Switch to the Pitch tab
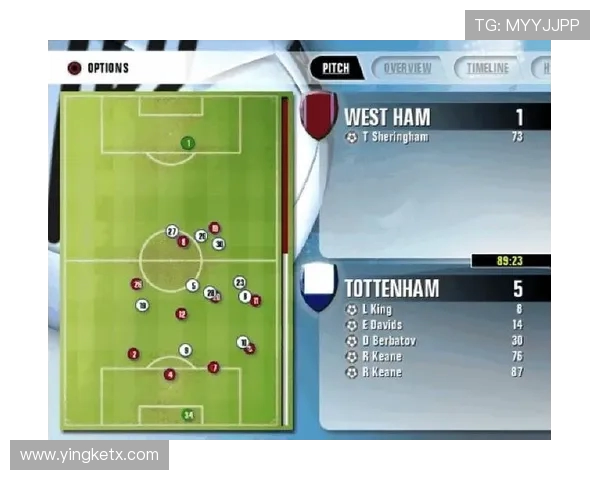 pyautogui.click(x=336, y=68)
